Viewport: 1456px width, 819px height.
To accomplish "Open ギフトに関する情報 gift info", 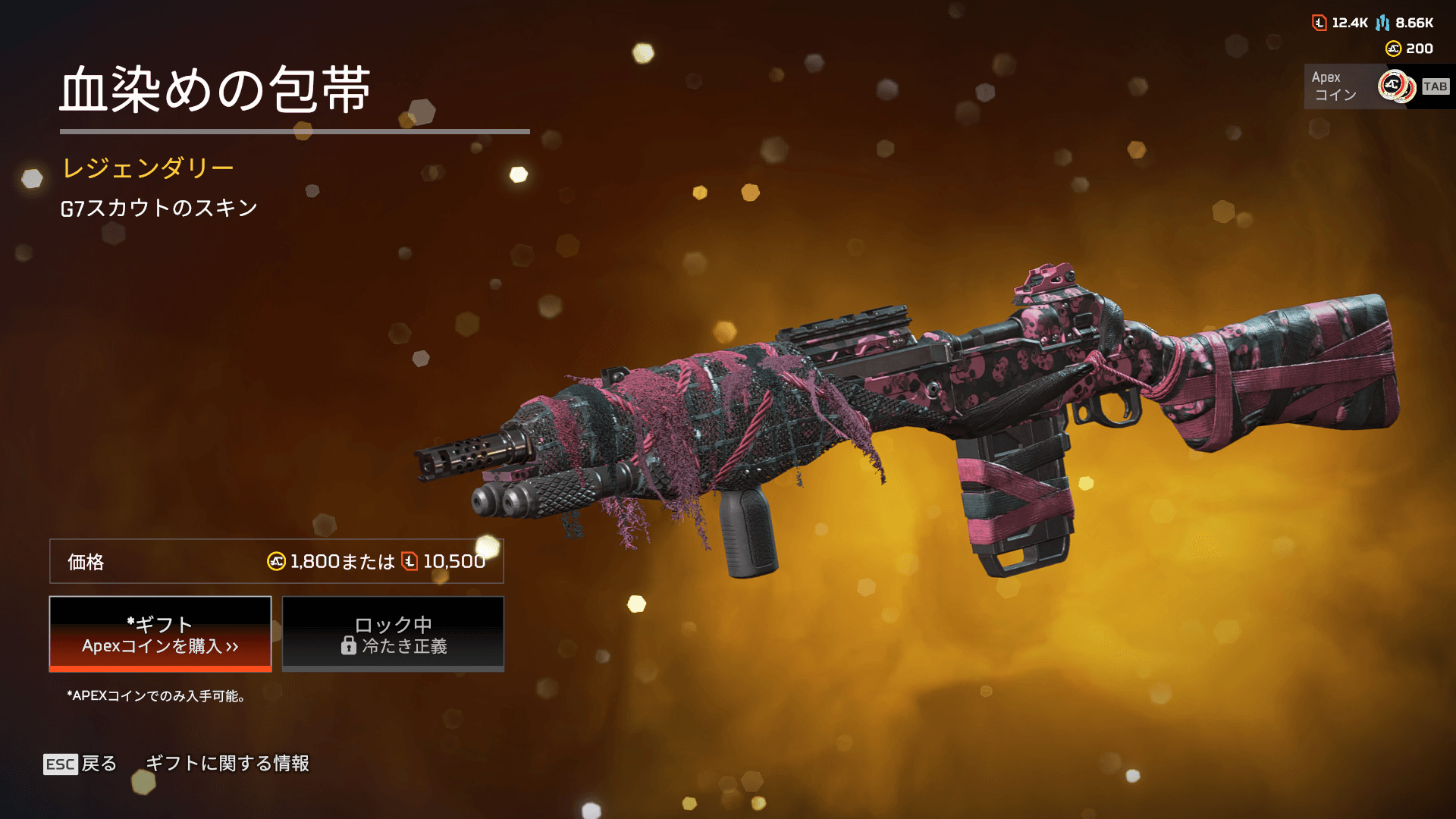I will [x=227, y=764].
